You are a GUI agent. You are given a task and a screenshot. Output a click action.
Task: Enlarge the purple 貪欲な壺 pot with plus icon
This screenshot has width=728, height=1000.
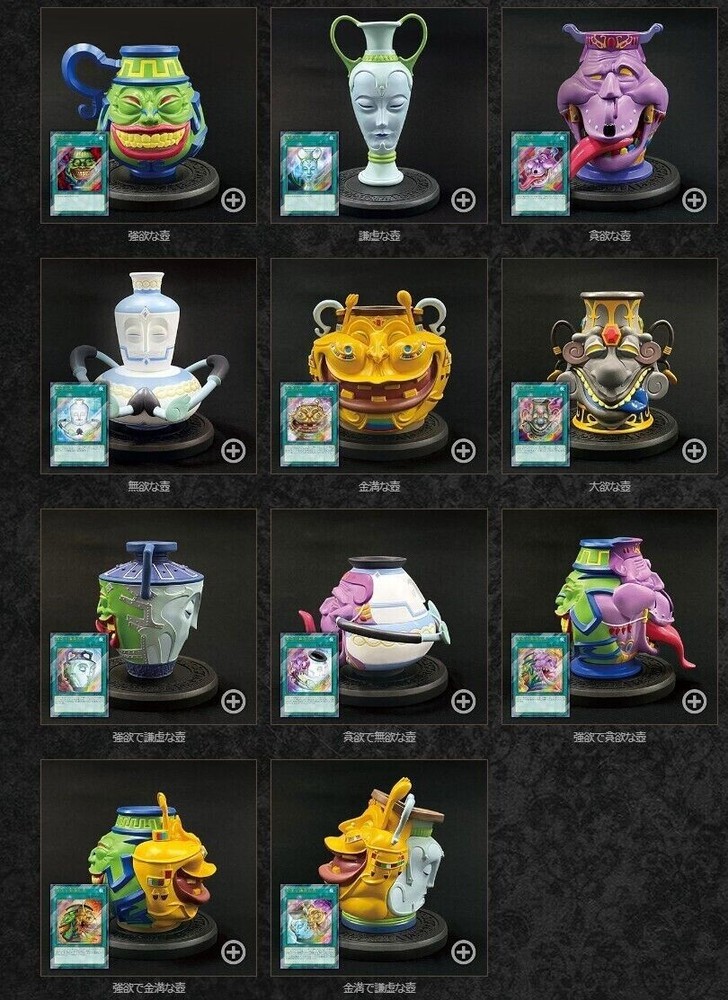[x=694, y=199]
